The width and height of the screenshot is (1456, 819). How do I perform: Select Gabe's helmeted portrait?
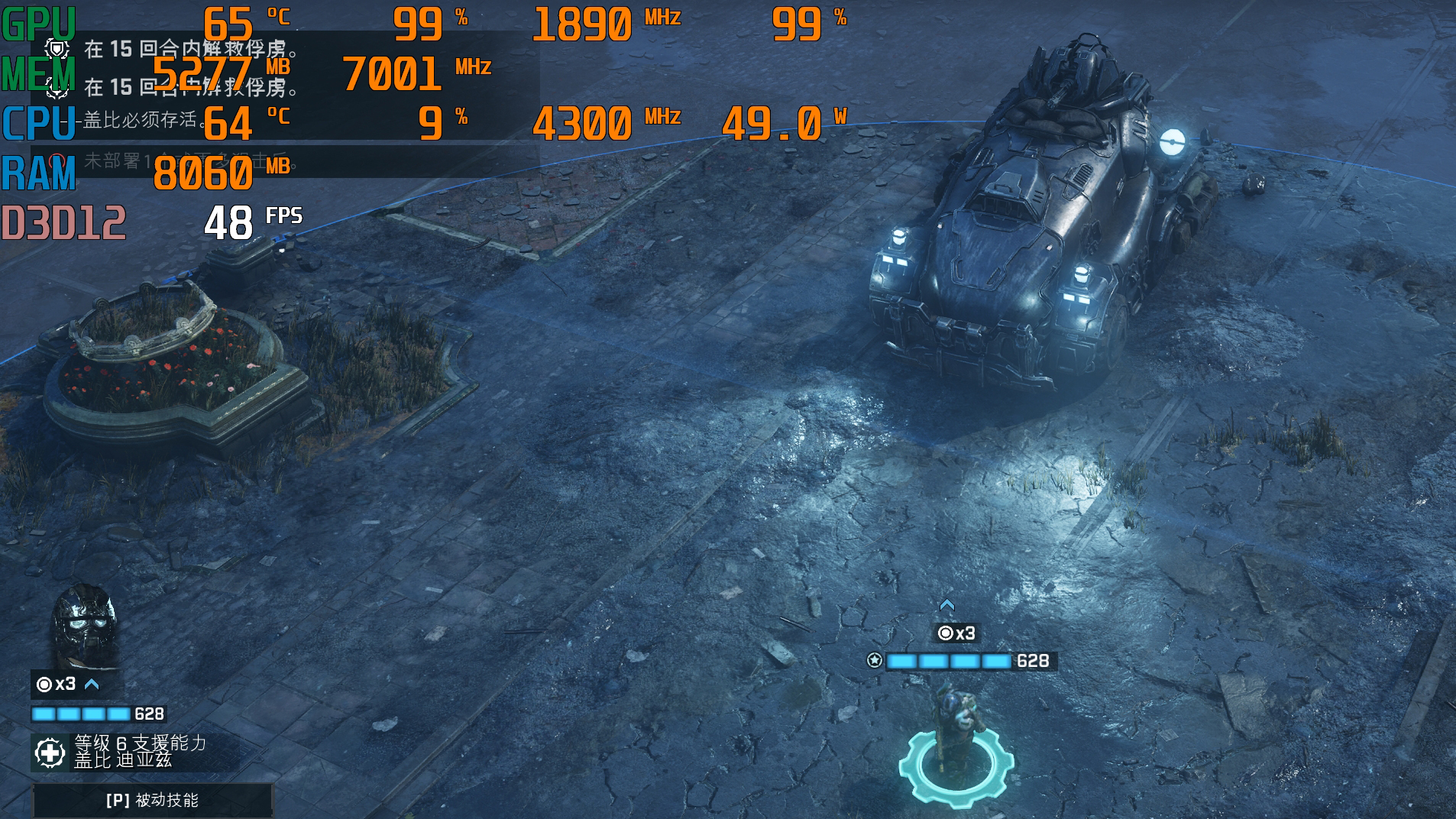pos(84,626)
